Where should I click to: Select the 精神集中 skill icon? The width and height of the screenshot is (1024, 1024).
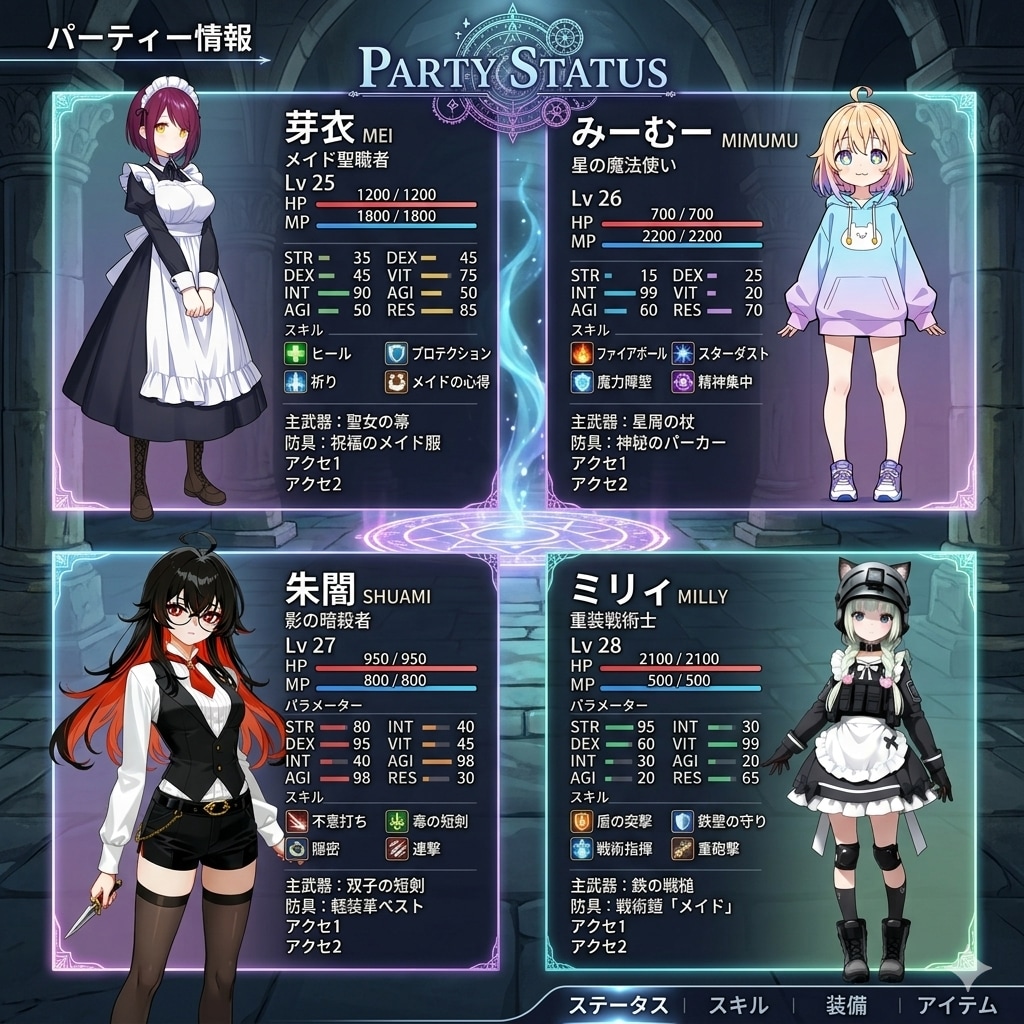683,381
